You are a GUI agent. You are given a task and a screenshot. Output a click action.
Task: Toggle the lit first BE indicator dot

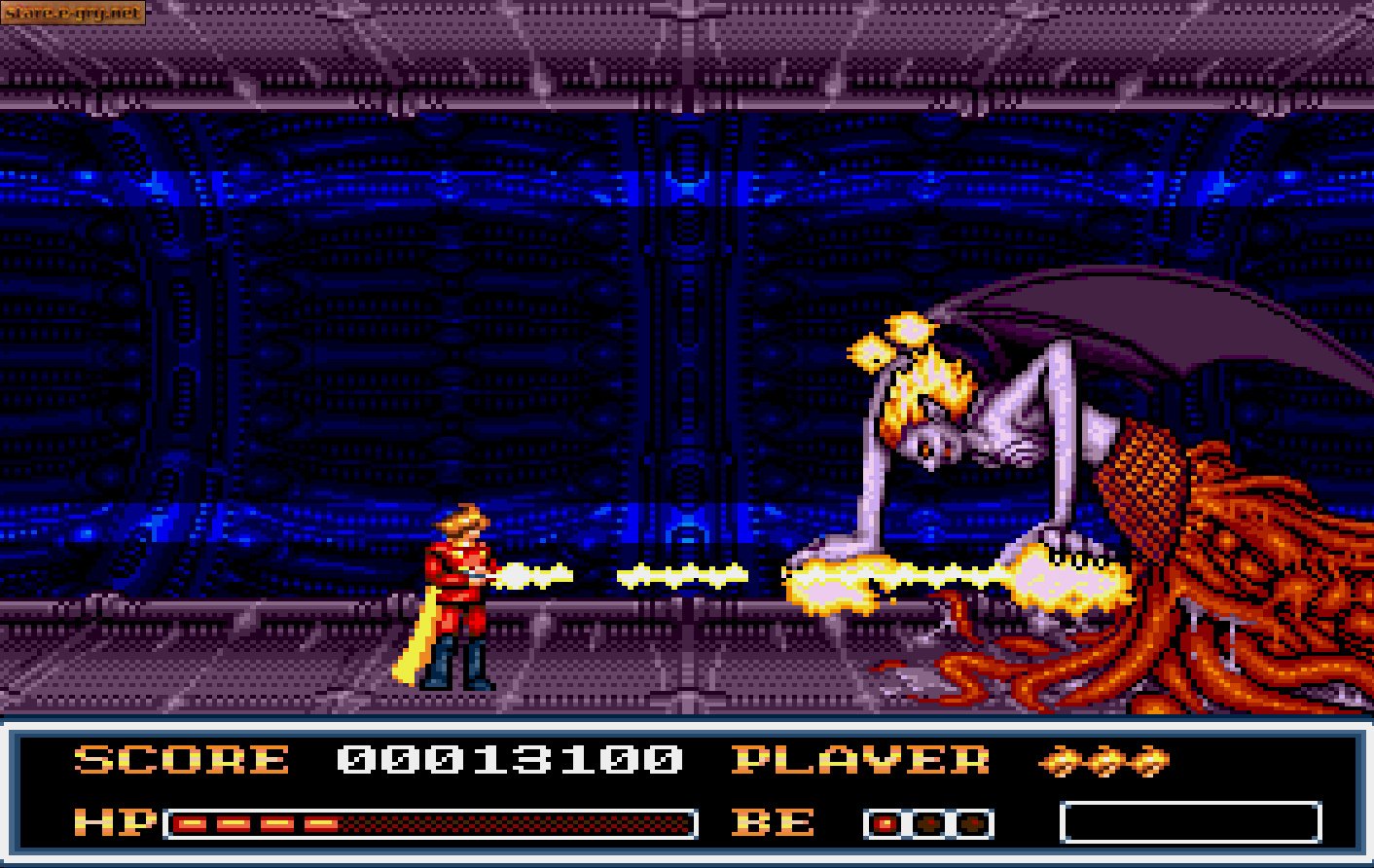pyautogui.click(x=886, y=822)
